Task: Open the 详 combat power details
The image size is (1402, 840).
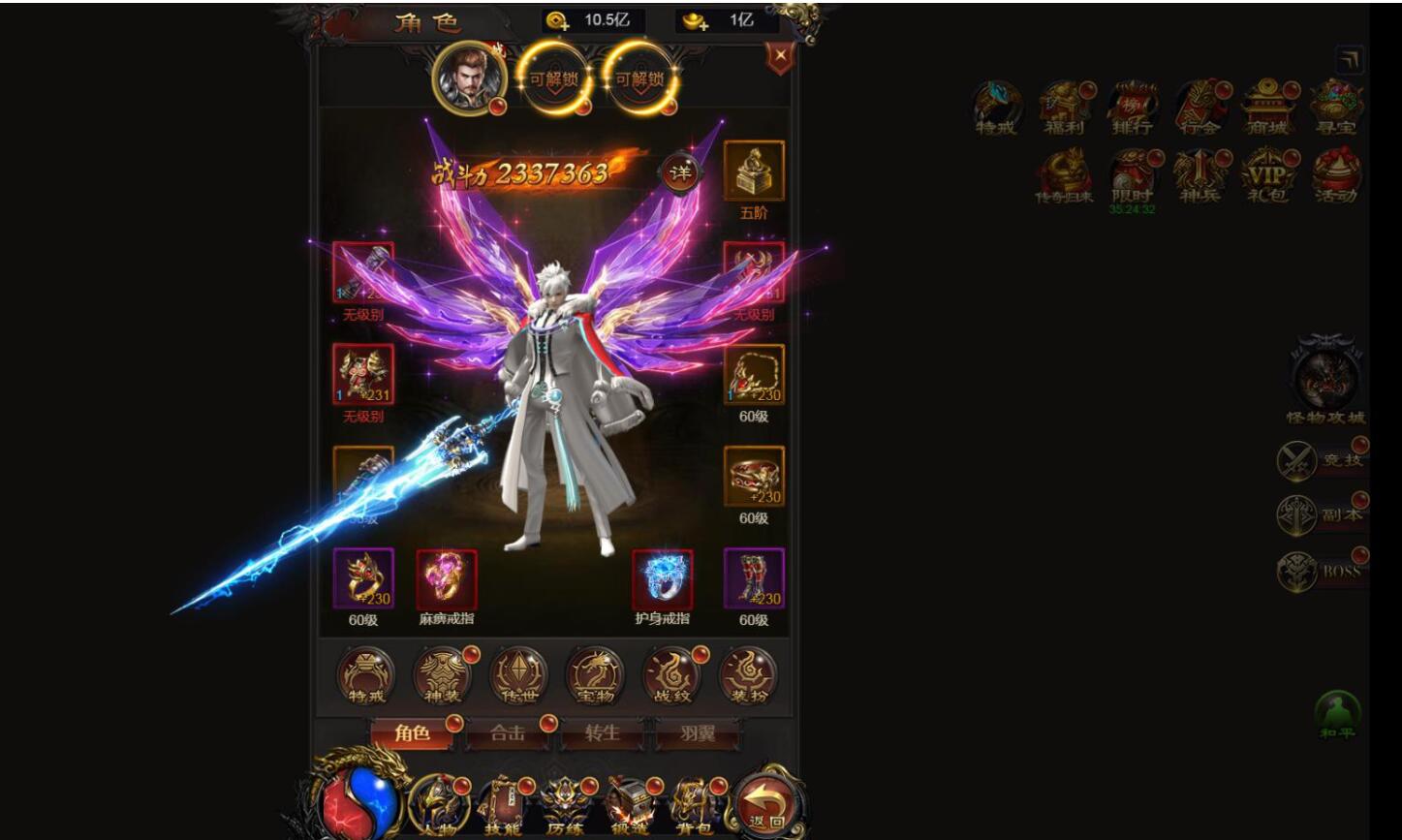Action: point(681,174)
